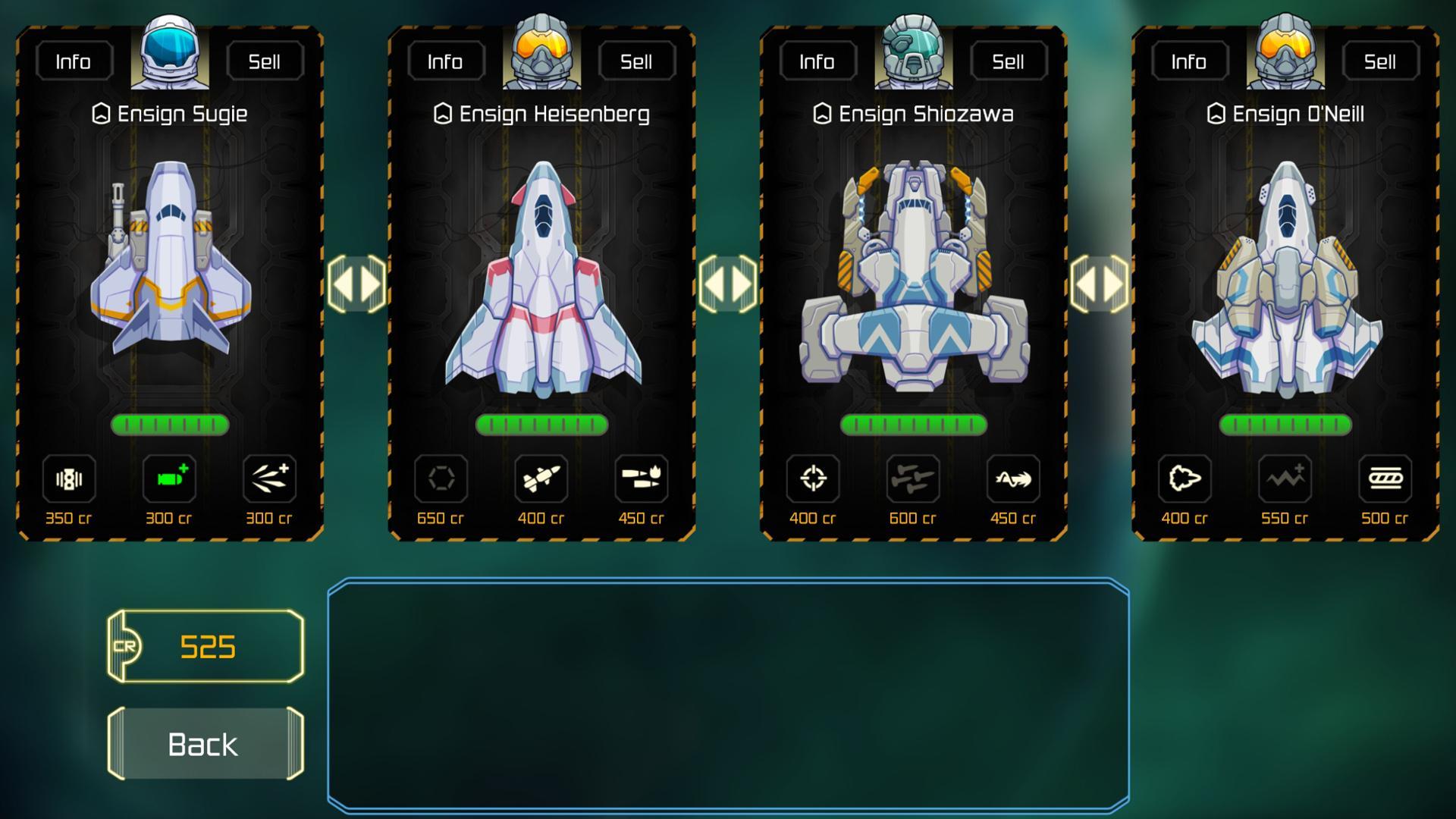Buy the 400 cr missile upgrade on Heisenberg's card

tap(541, 479)
